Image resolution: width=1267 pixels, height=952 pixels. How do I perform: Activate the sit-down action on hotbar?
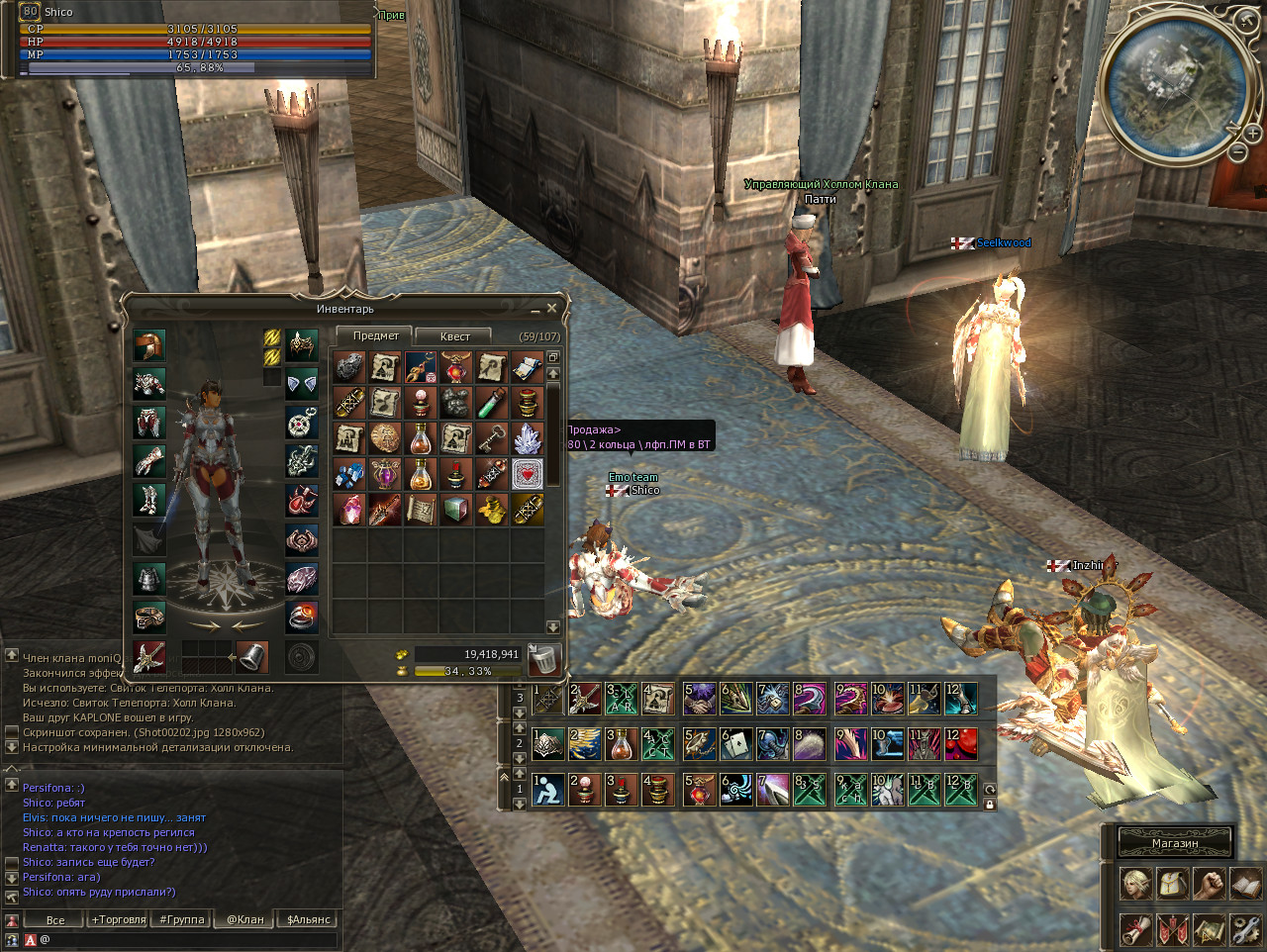coord(547,789)
